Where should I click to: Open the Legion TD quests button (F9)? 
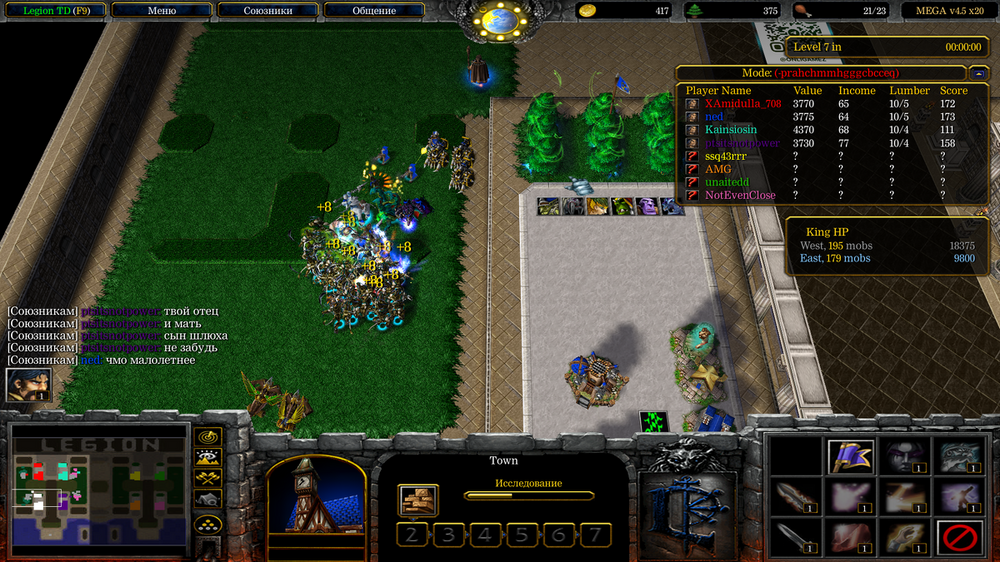(x=54, y=11)
